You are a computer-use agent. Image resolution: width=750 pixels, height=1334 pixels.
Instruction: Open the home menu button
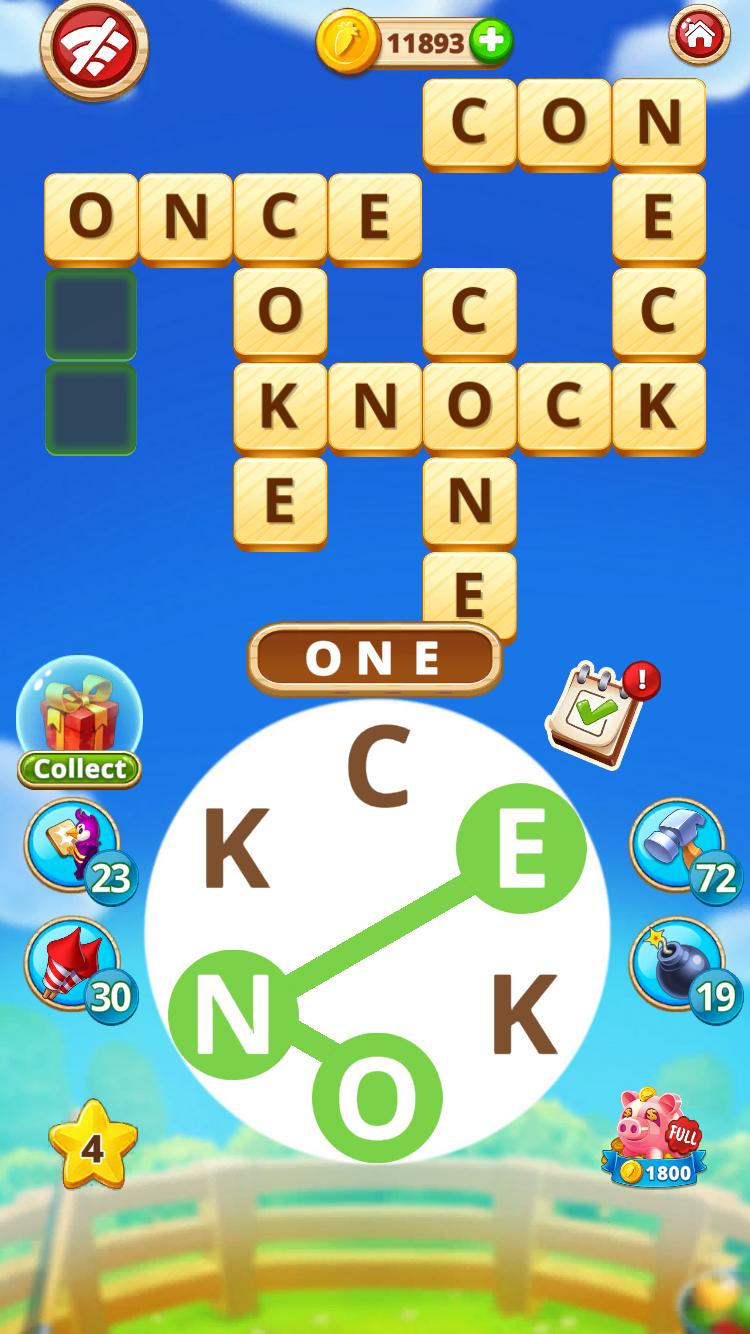pos(699,35)
